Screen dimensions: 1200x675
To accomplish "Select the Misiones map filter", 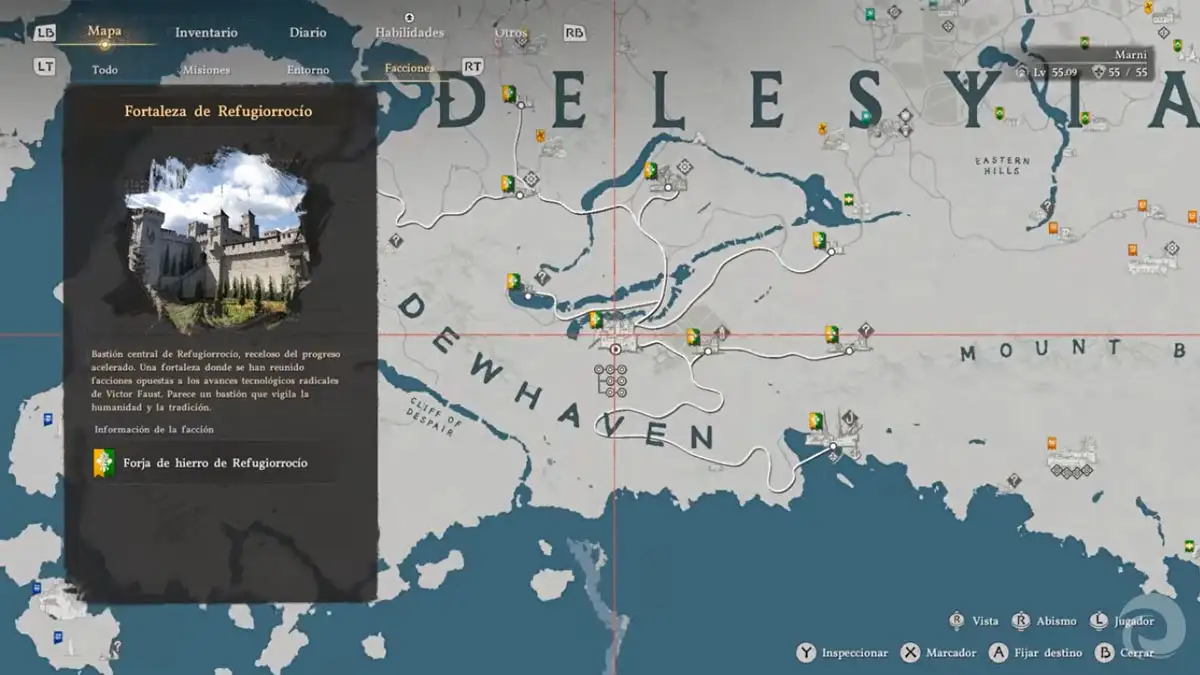I will pyautogui.click(x=206, y=70).
